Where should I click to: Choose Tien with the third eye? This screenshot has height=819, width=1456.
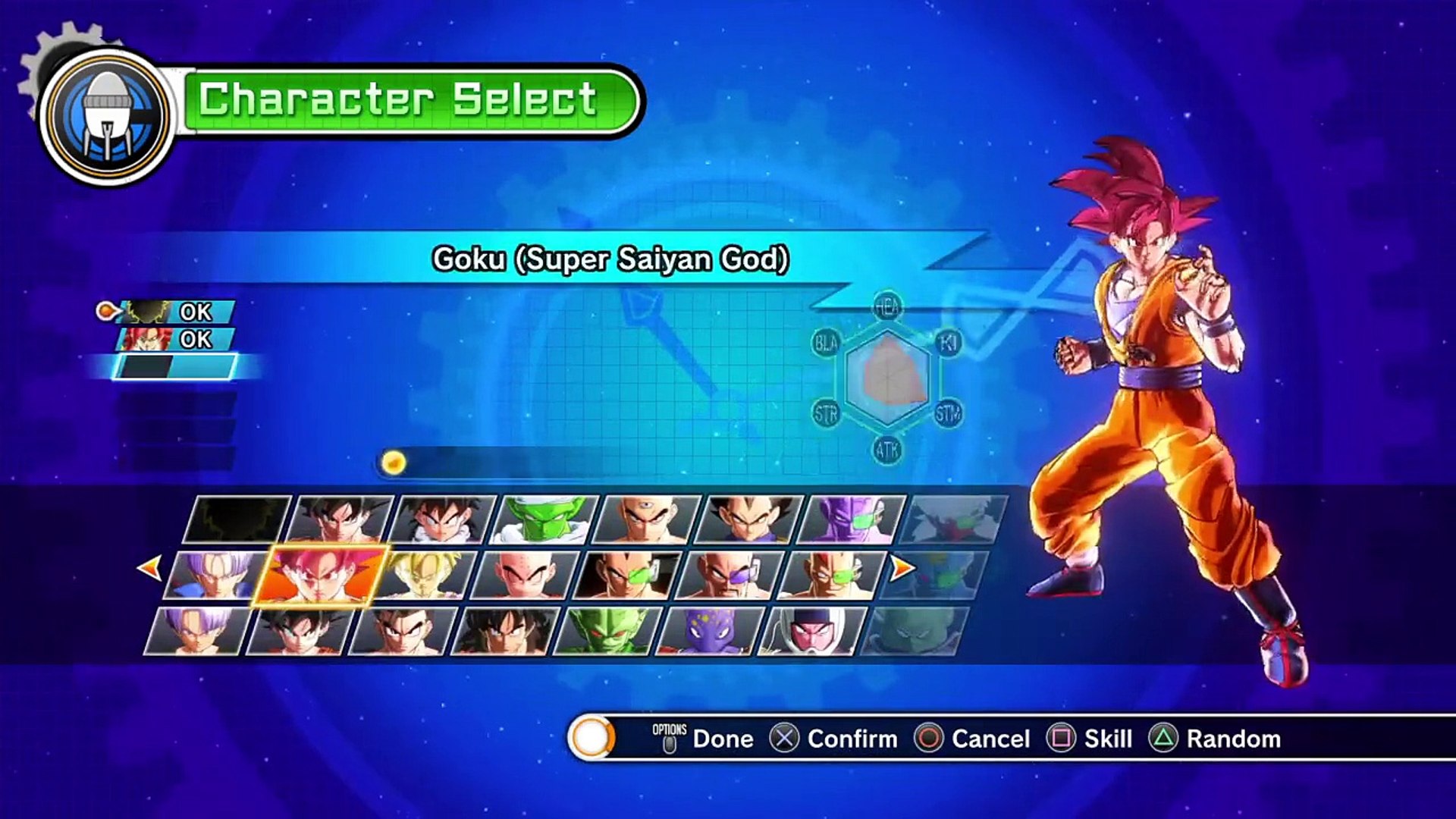pos(646,520)
